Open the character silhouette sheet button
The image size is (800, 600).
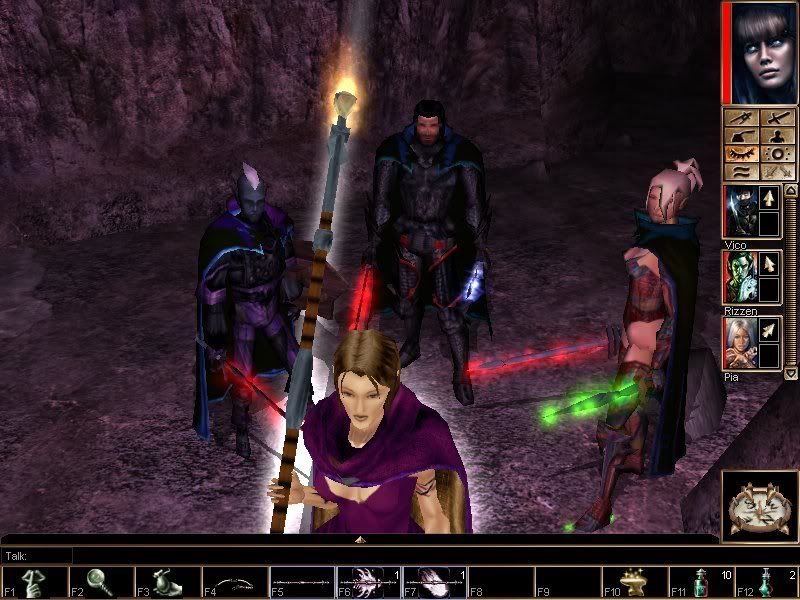(776, 136)
